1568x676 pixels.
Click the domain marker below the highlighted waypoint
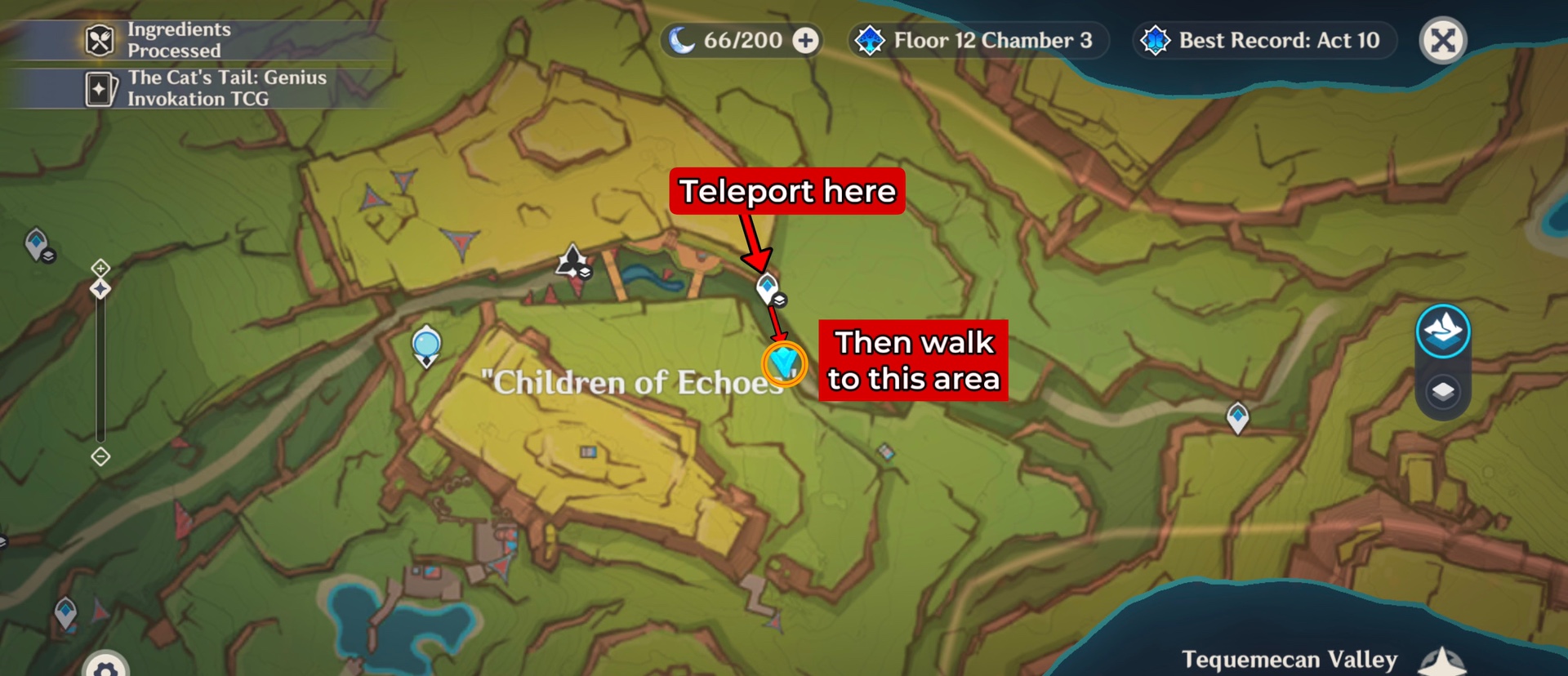778,301
